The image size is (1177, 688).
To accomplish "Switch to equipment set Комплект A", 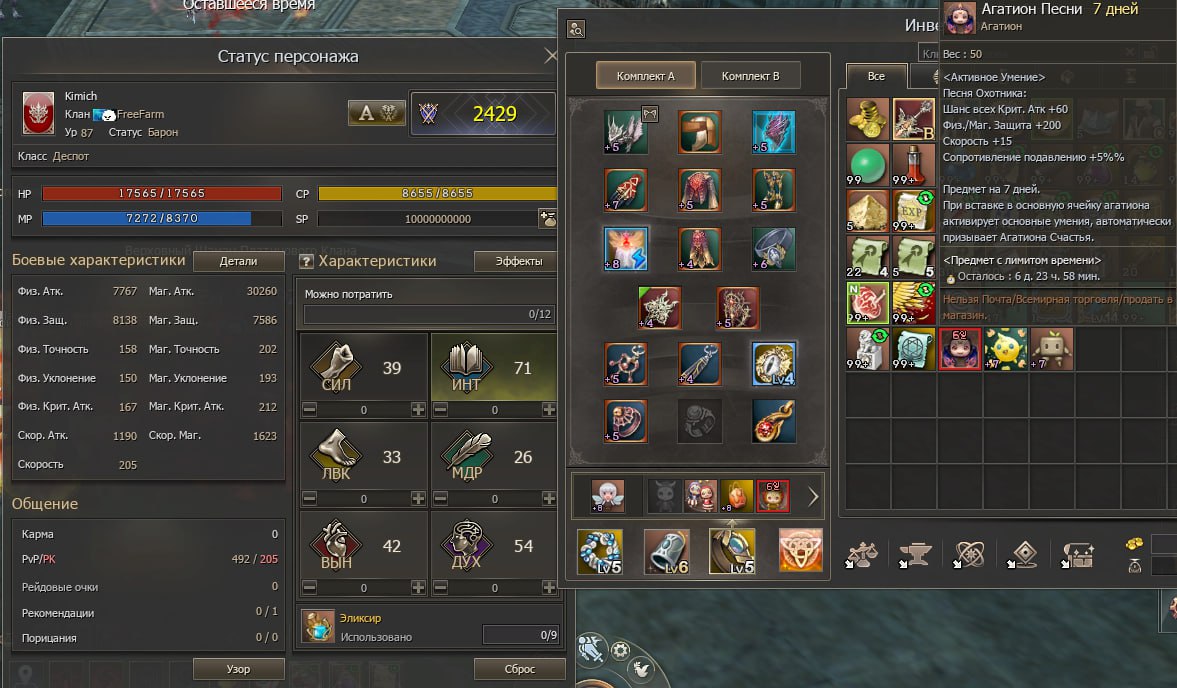I will [x=645, y=76].
